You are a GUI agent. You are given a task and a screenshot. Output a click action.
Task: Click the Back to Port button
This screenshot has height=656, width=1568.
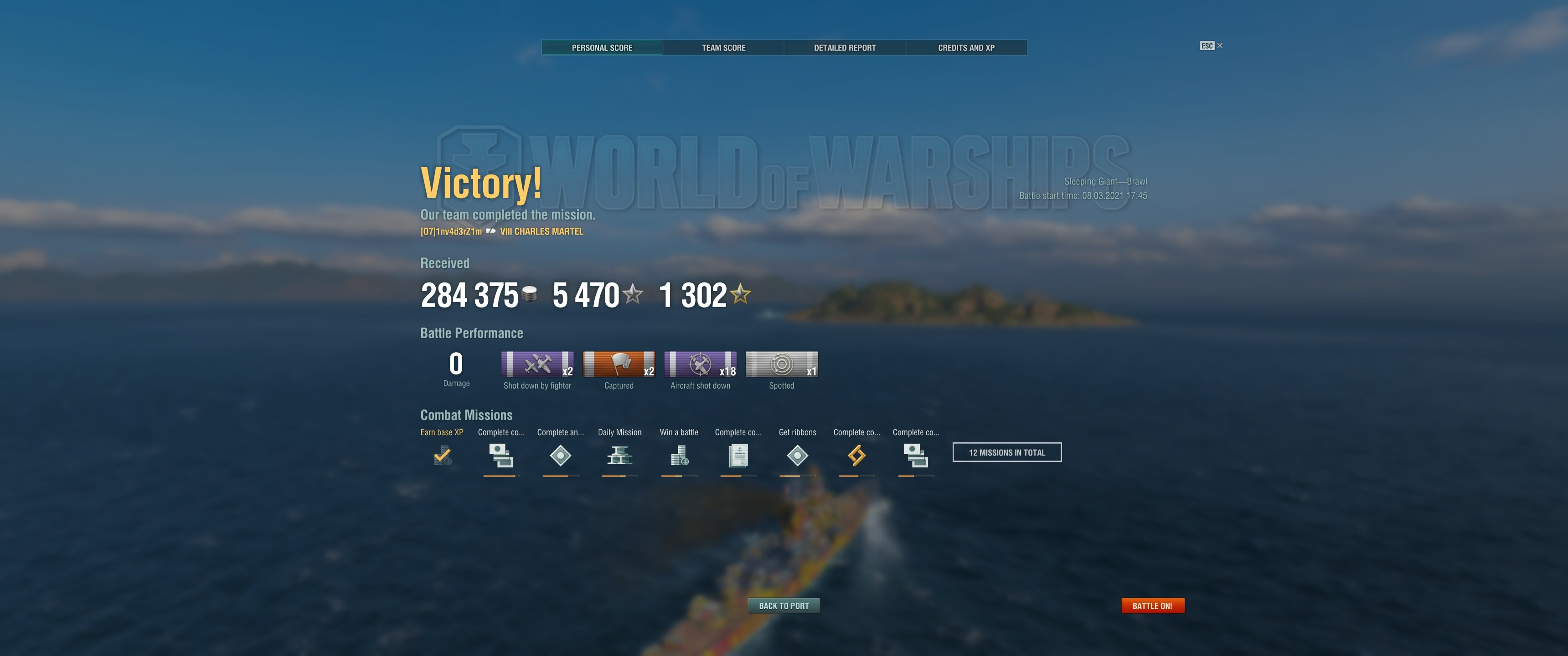point(784,605)
